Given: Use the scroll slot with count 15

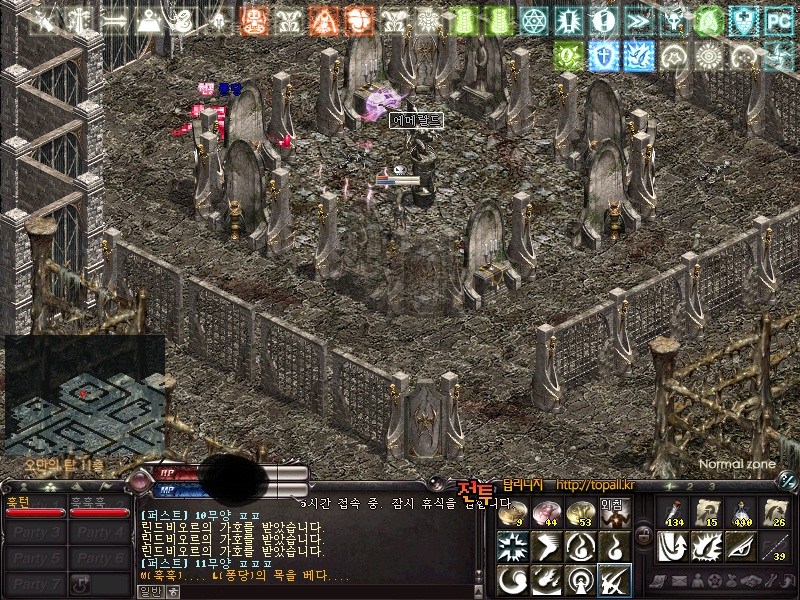Looking at the screenshot, I should pyautogui.click(x=706, y=513).
